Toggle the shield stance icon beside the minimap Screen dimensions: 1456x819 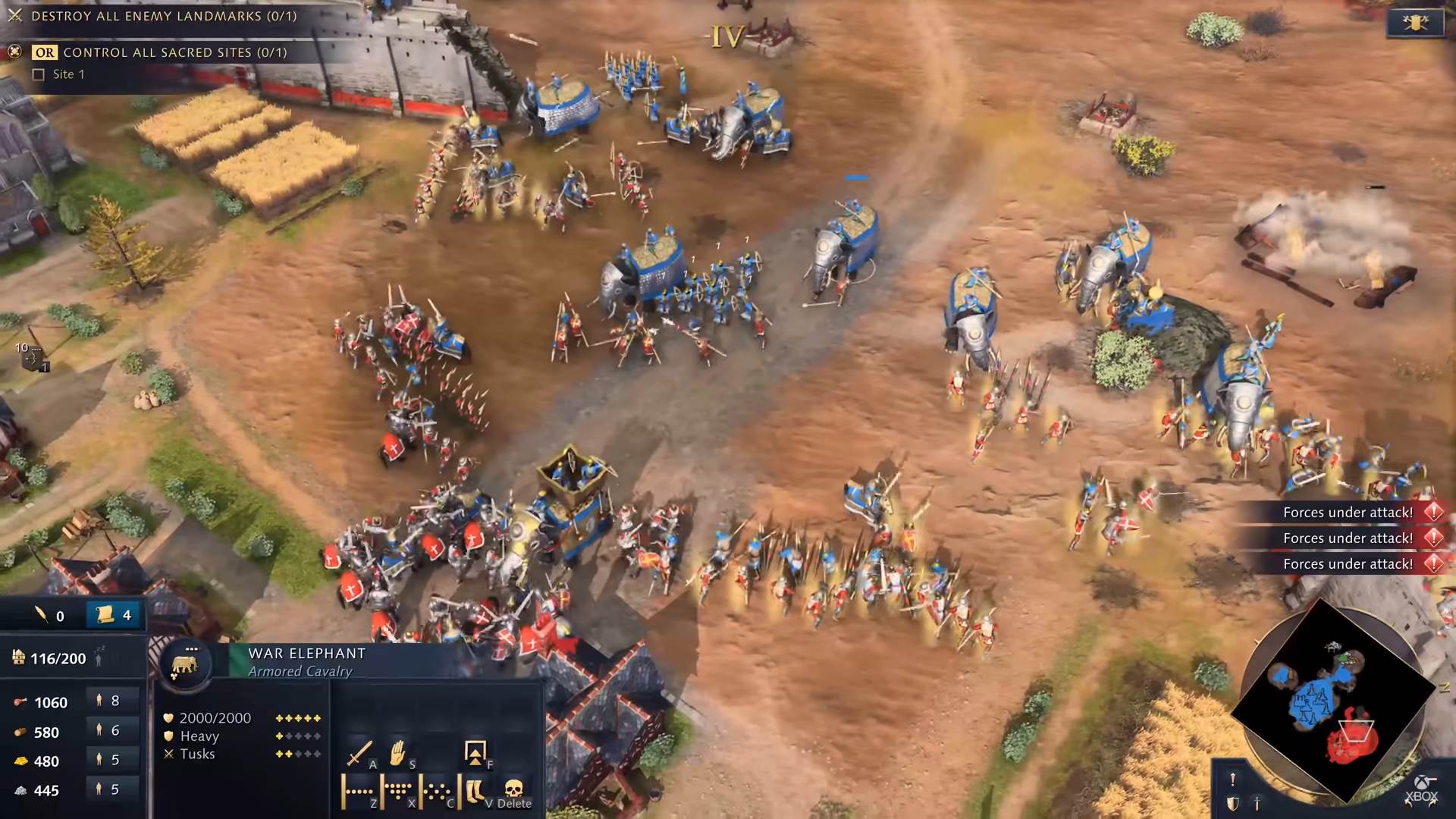click(x=1232, y=804)
